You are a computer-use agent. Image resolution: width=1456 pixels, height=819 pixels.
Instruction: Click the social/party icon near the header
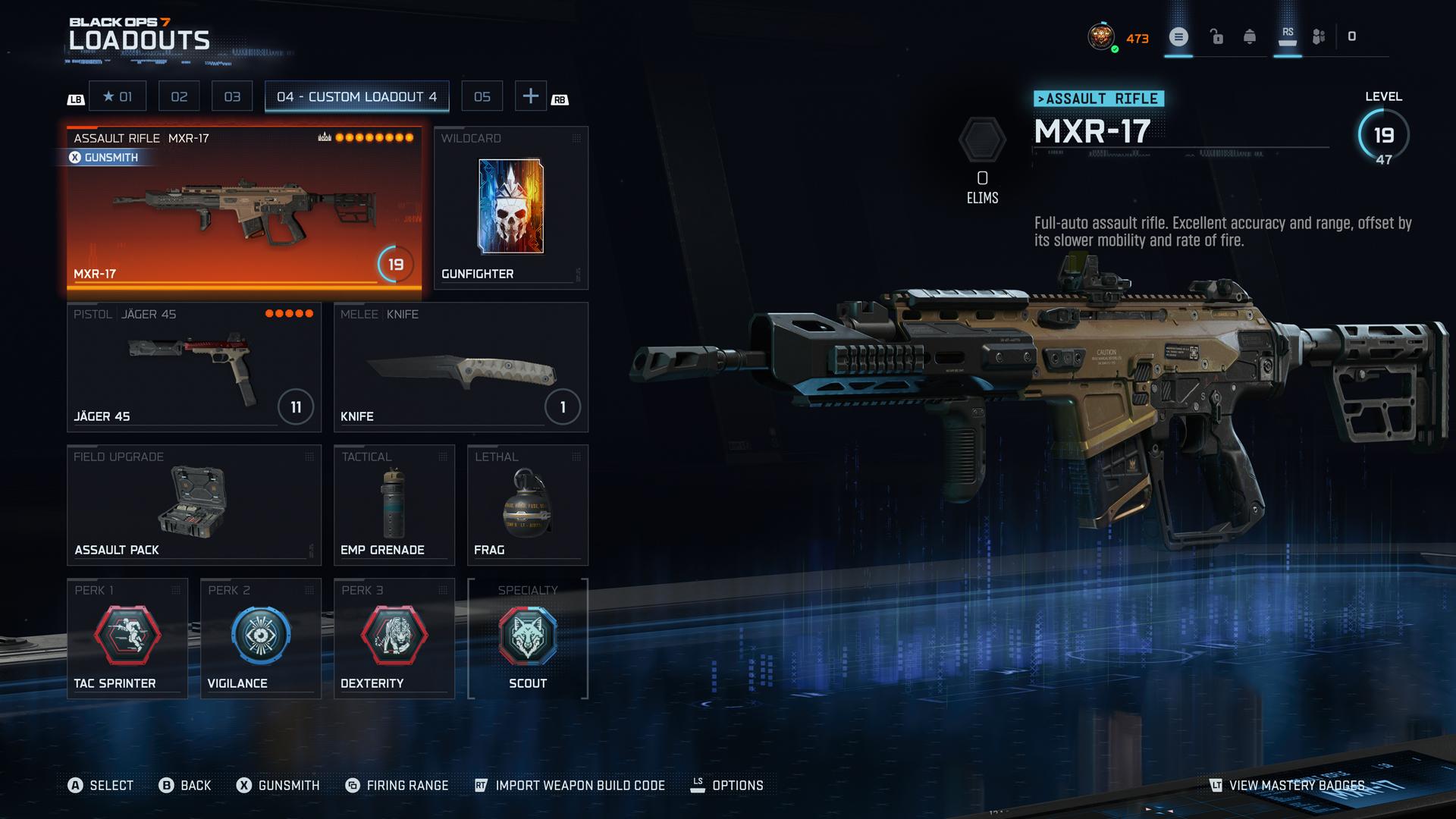pos(1317,35)
